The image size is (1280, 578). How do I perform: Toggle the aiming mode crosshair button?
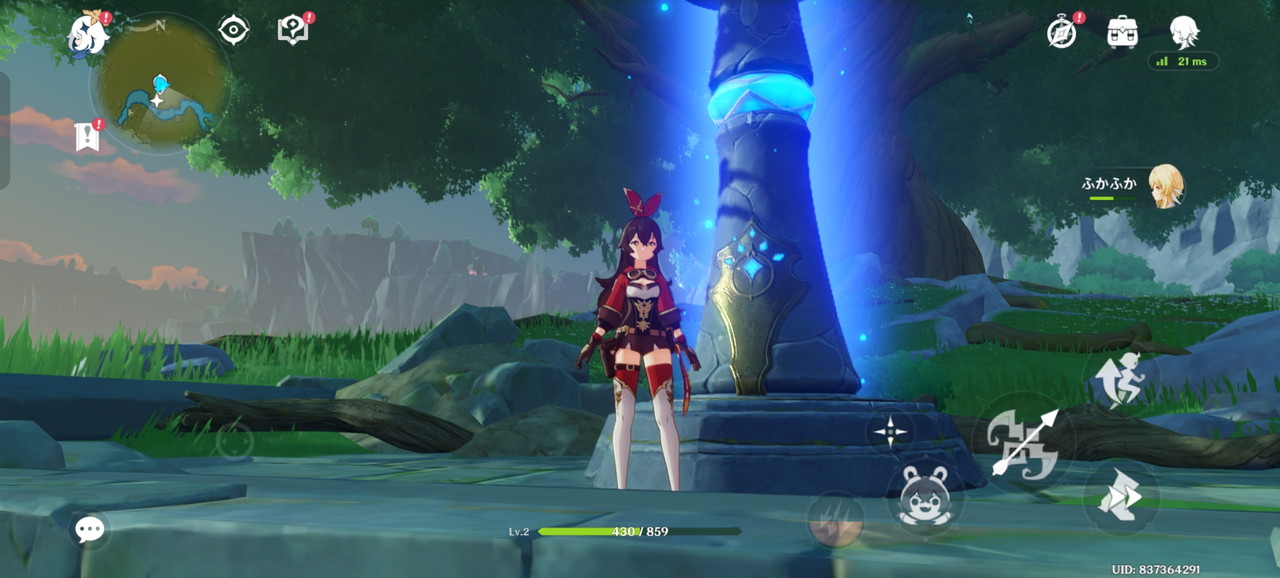tap(890, 432)
